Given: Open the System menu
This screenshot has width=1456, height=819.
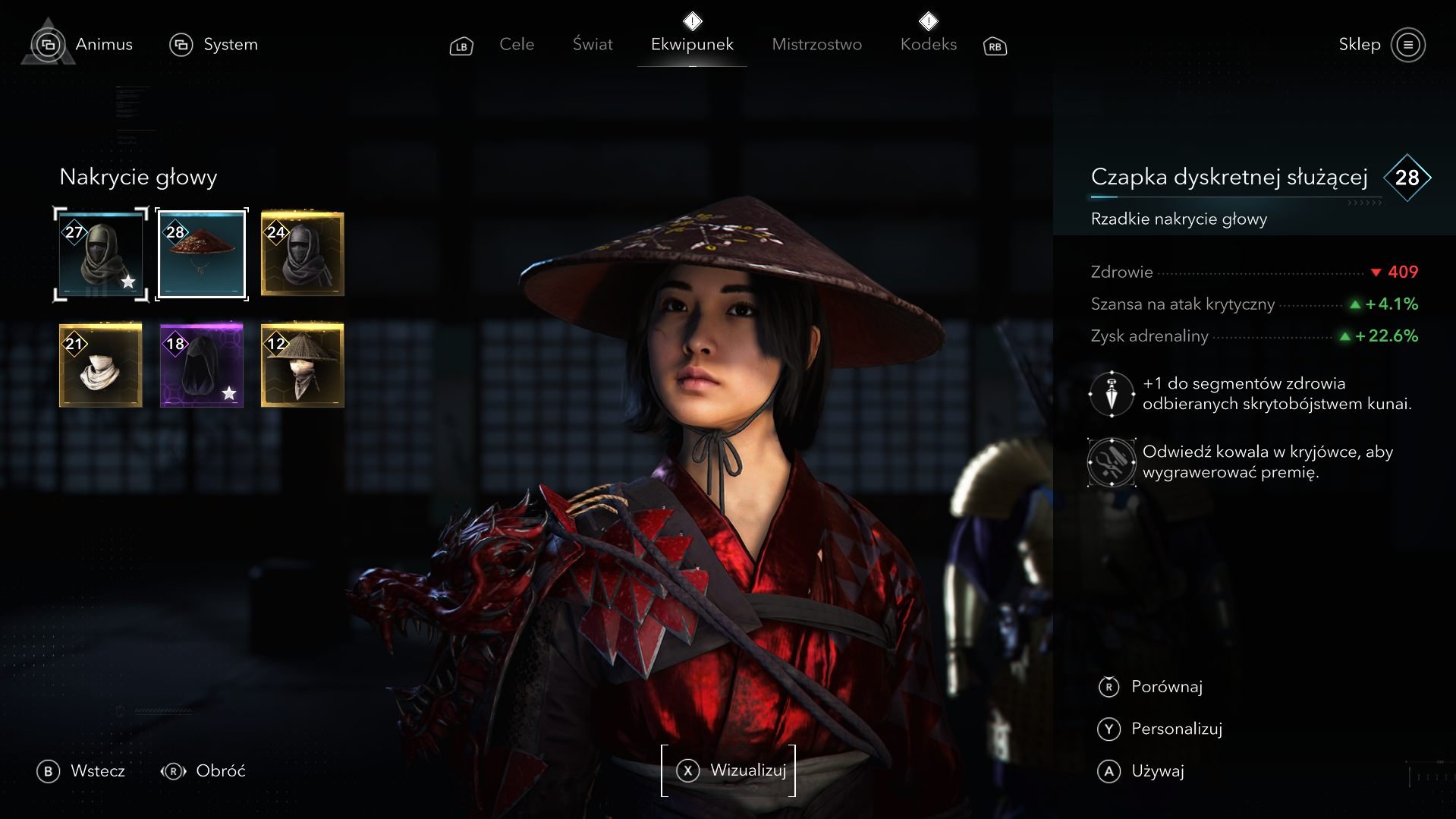Looking at the screenshot, I should (x=214, y=45).
